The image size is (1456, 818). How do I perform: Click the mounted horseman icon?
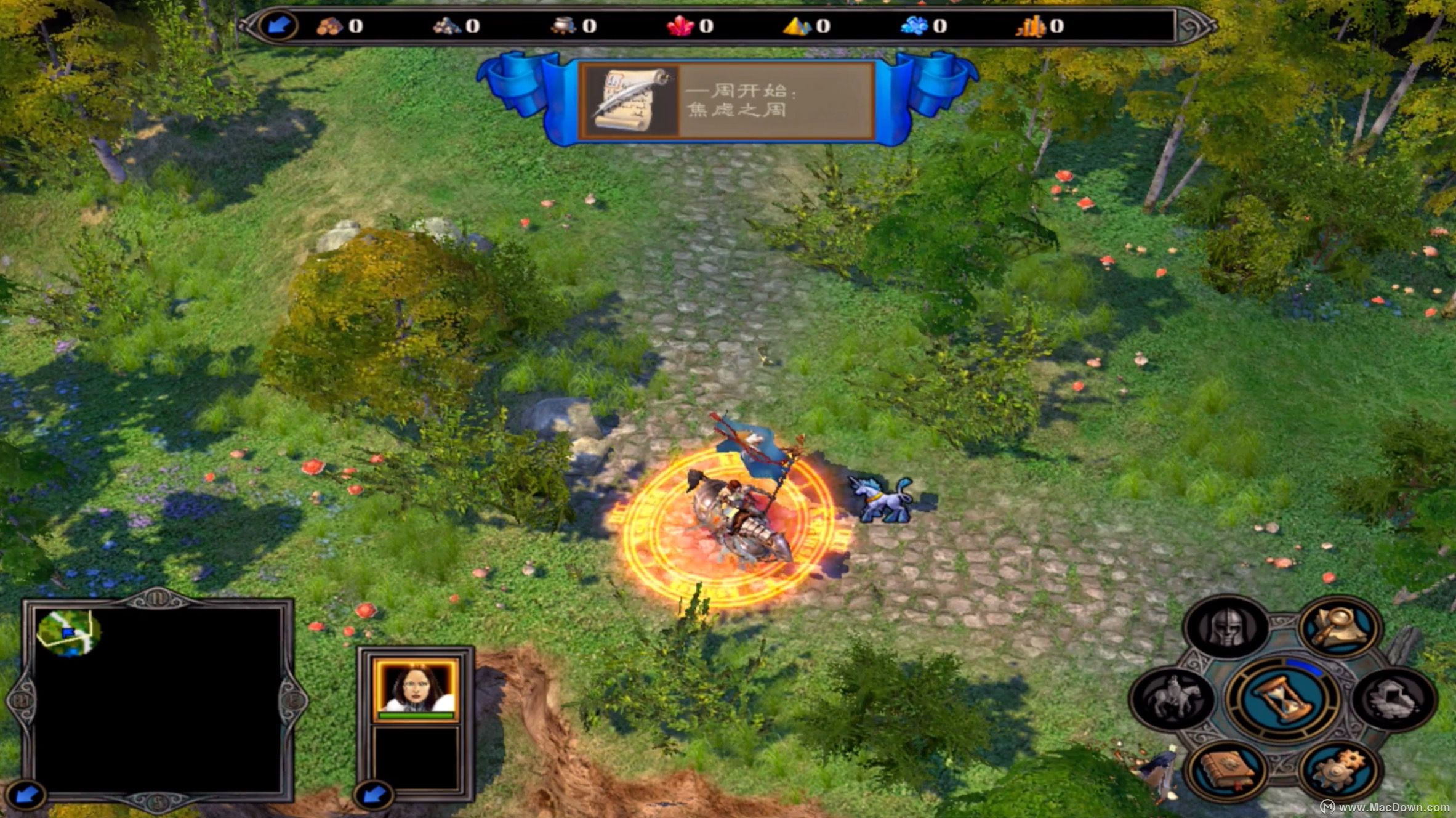[1172, 699]
